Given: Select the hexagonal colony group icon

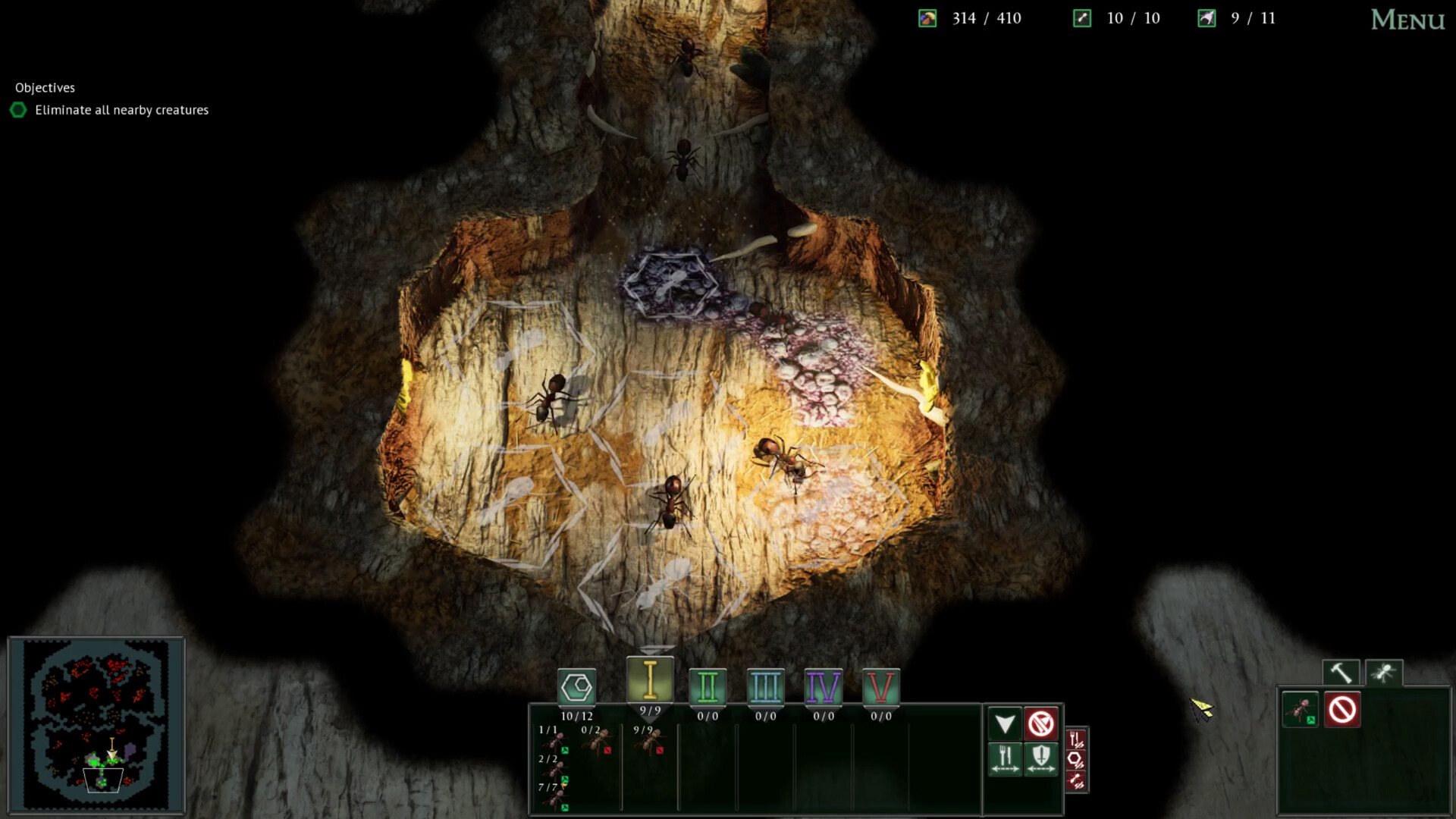Looking at the screenshot, I should [577, 687].
